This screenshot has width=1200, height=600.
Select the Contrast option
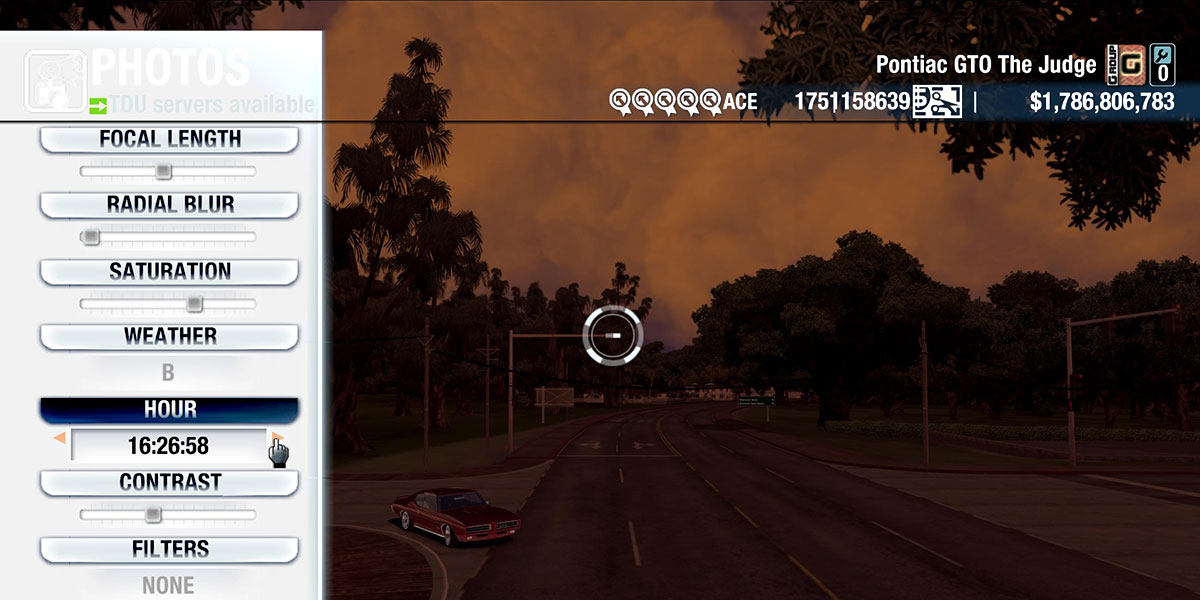click(x=169, y=482)
